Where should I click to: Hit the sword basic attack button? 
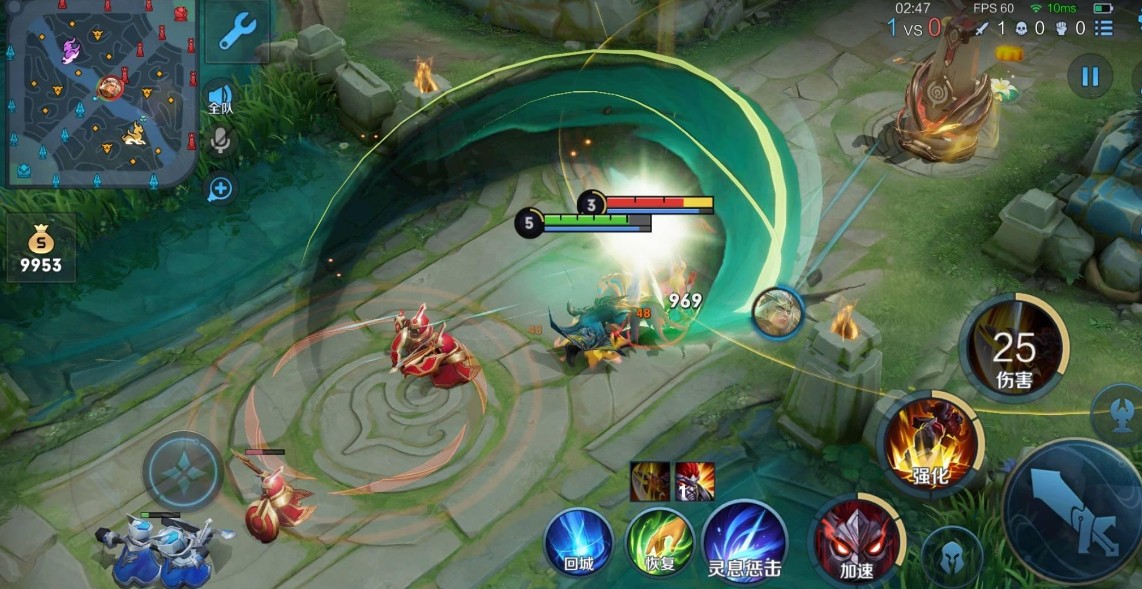pyautogui.click(x=1076, y=512)
